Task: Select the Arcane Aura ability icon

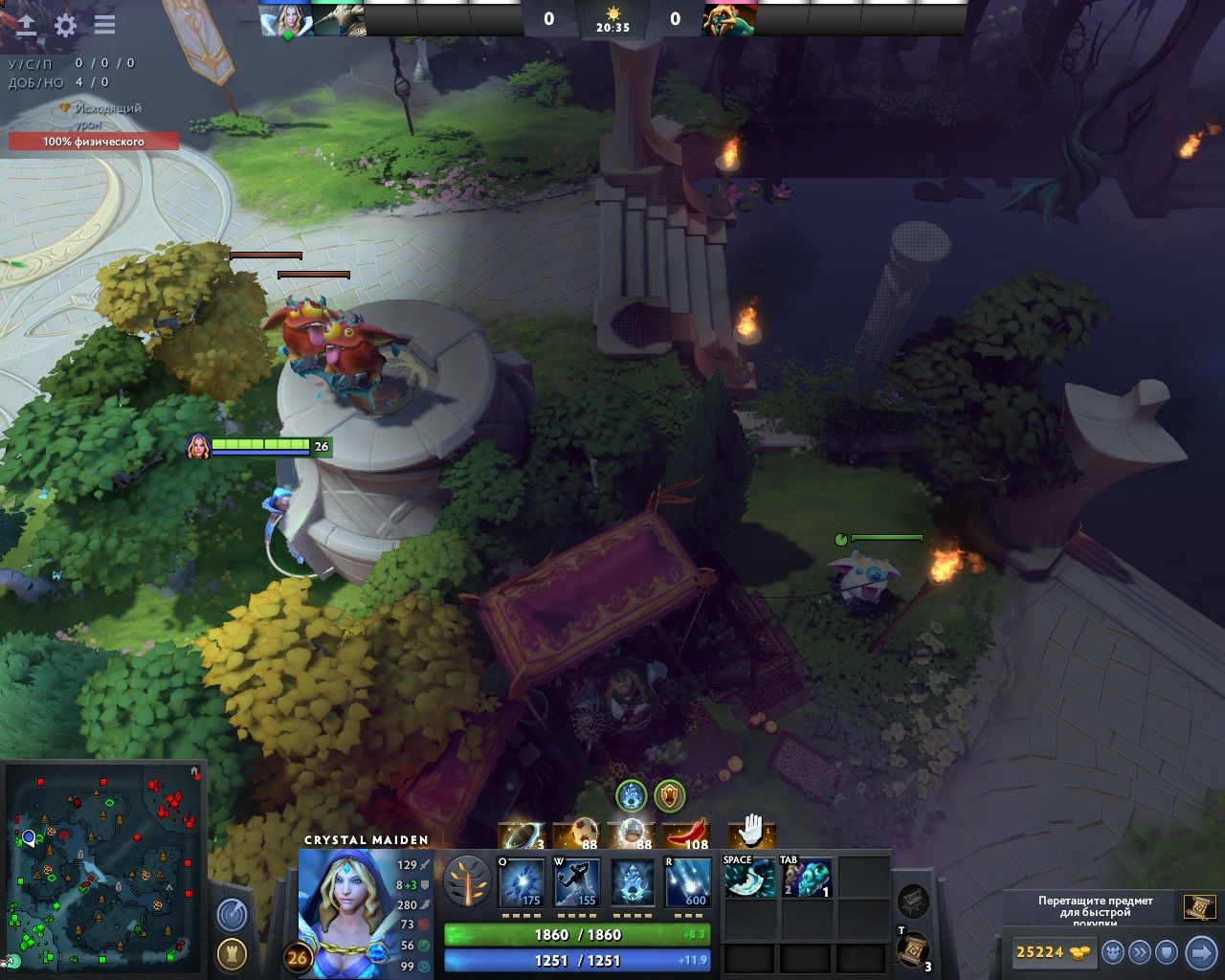Action: pos(633,882)
